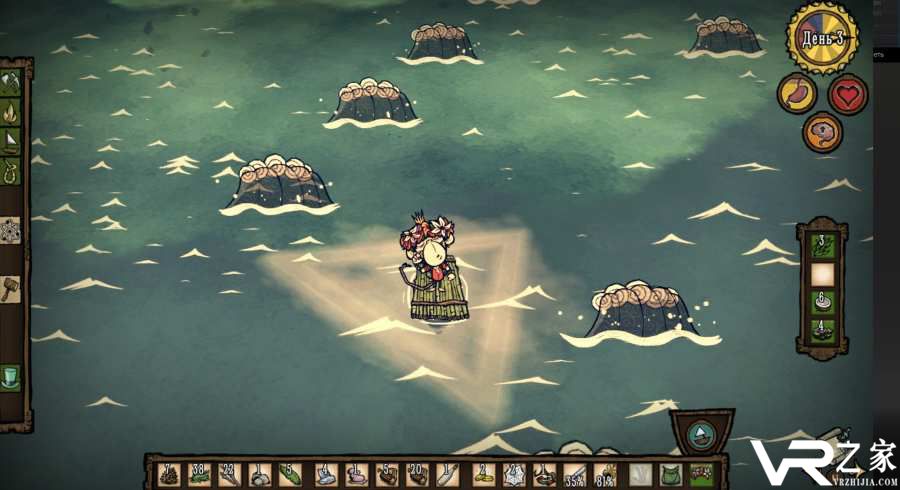Open the Dress top hat crafting tab
The width and height of the screenshot is (900, 490).
(x=11, y=377)
